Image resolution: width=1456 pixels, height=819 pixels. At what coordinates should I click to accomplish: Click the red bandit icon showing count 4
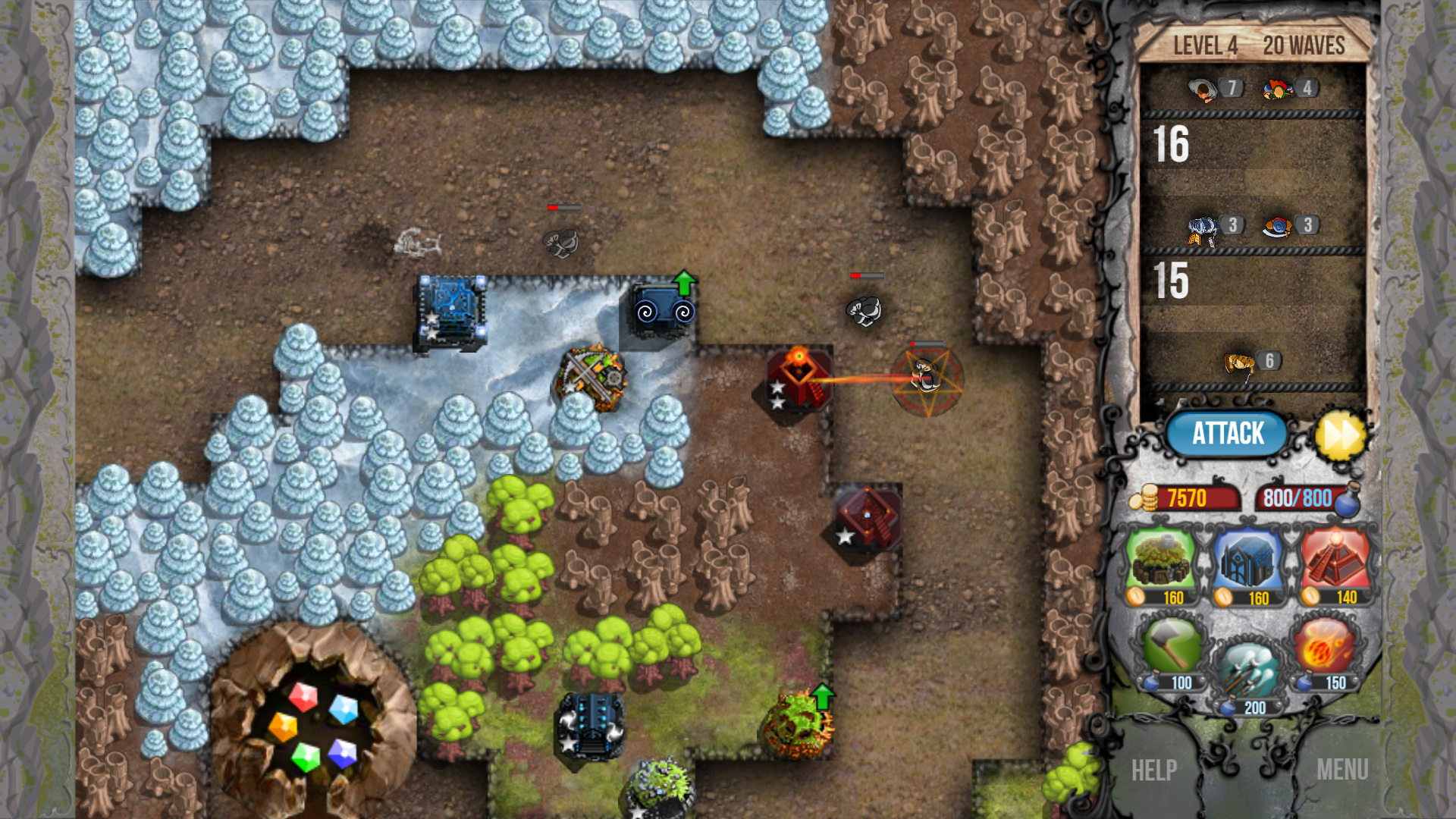point(1279,88)
